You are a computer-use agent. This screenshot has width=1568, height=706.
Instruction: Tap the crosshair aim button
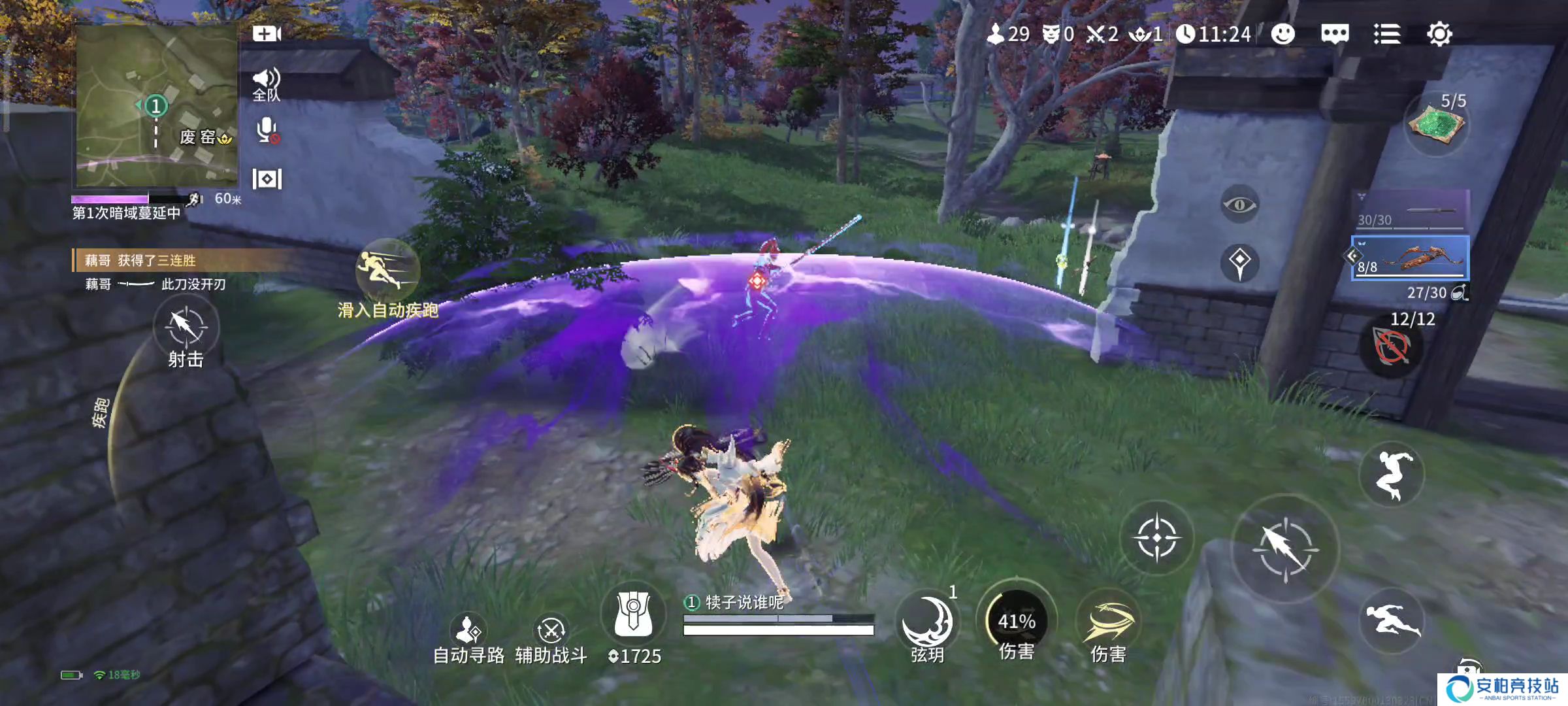(1157, 538)
